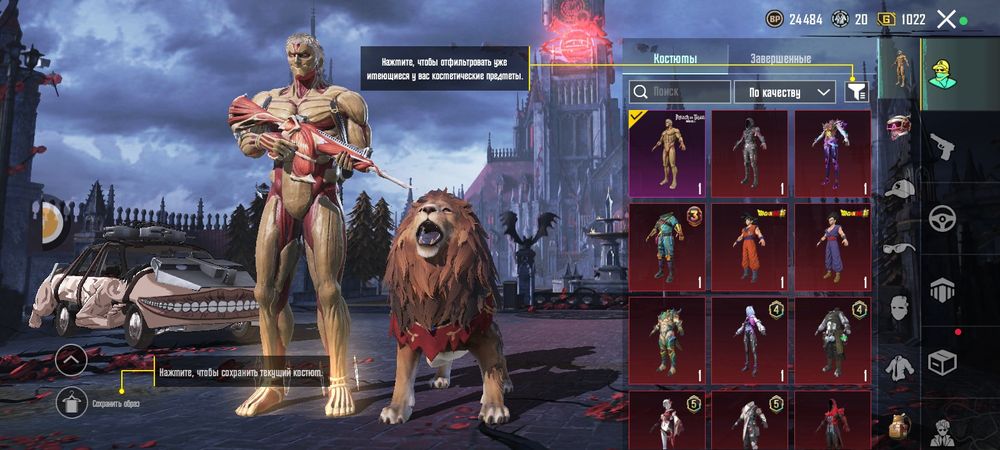Open the baseball cap hats category

(900, 189)
